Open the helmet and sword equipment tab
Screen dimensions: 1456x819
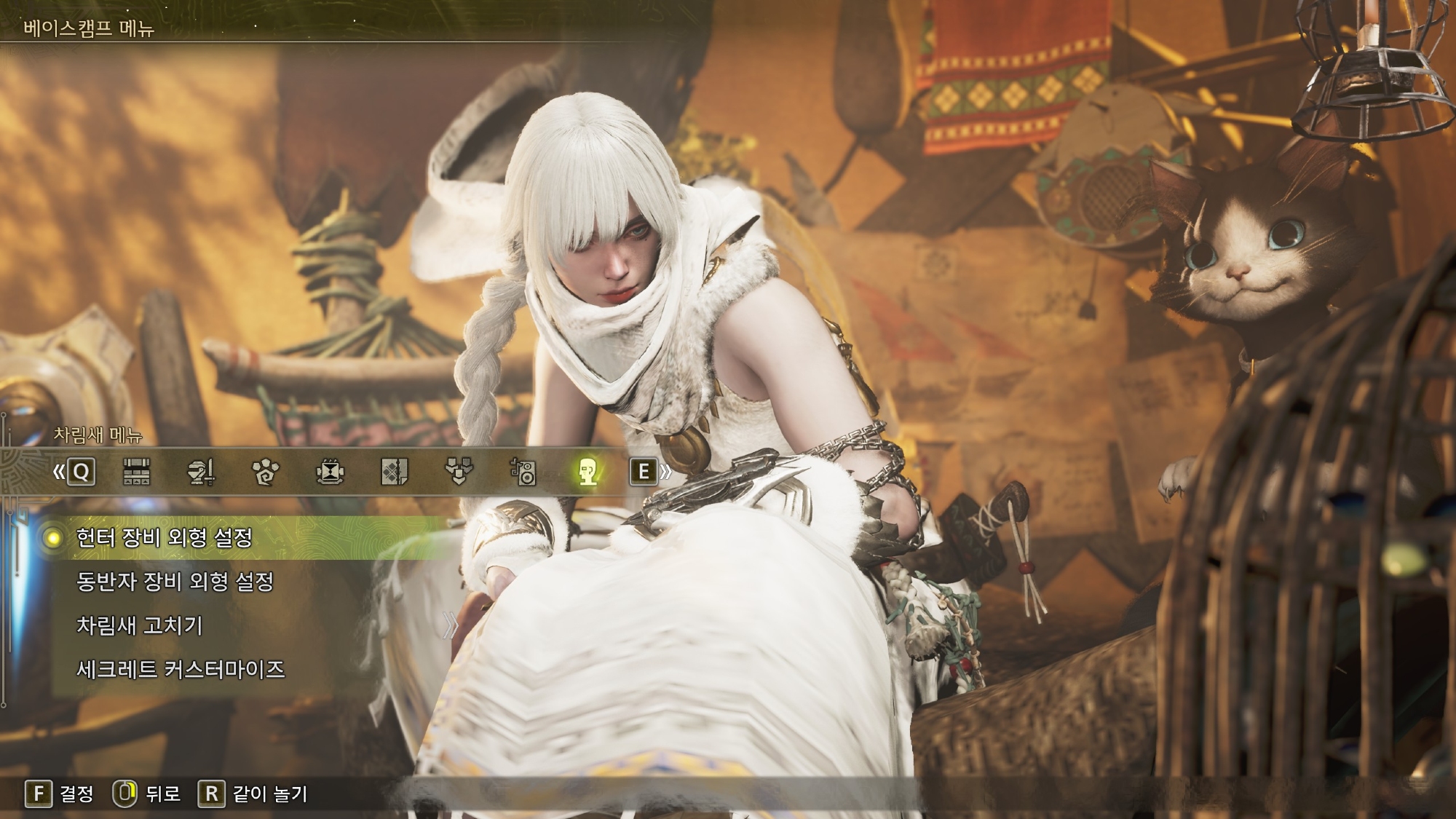pyautogui.click(x=200, y=472)
